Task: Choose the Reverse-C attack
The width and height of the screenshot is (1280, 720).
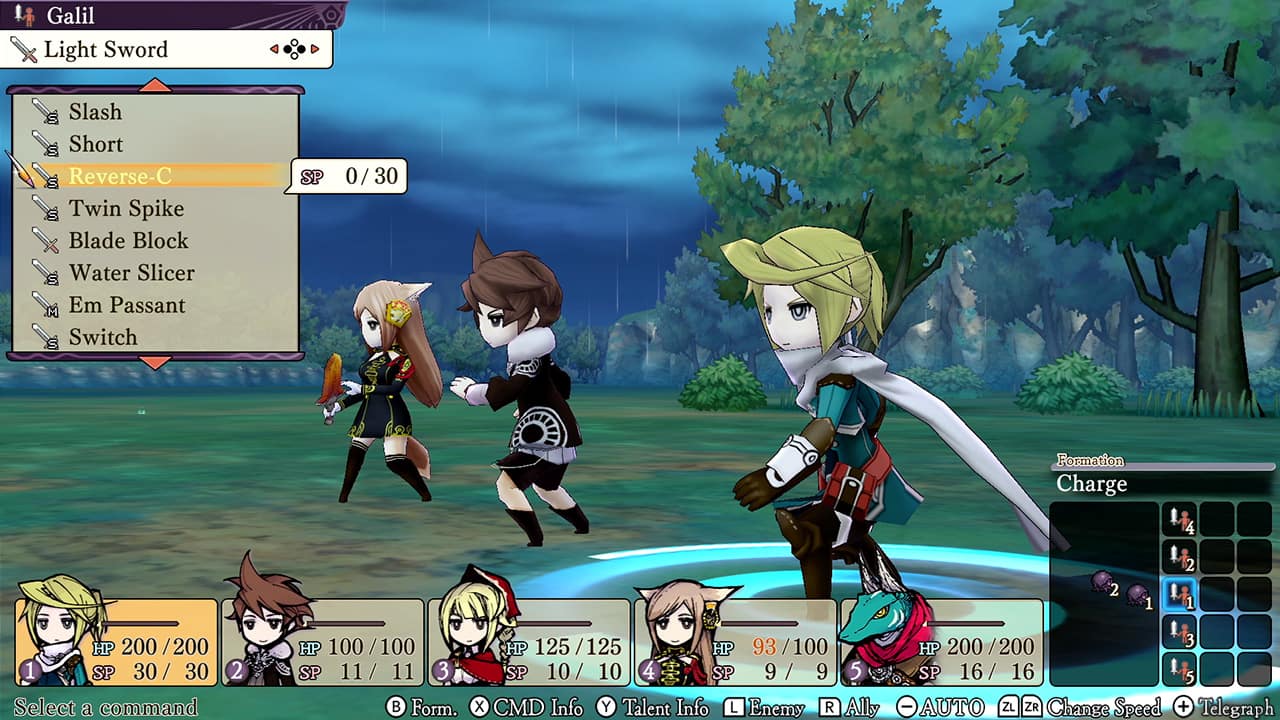Action: (x=120, y=176)
